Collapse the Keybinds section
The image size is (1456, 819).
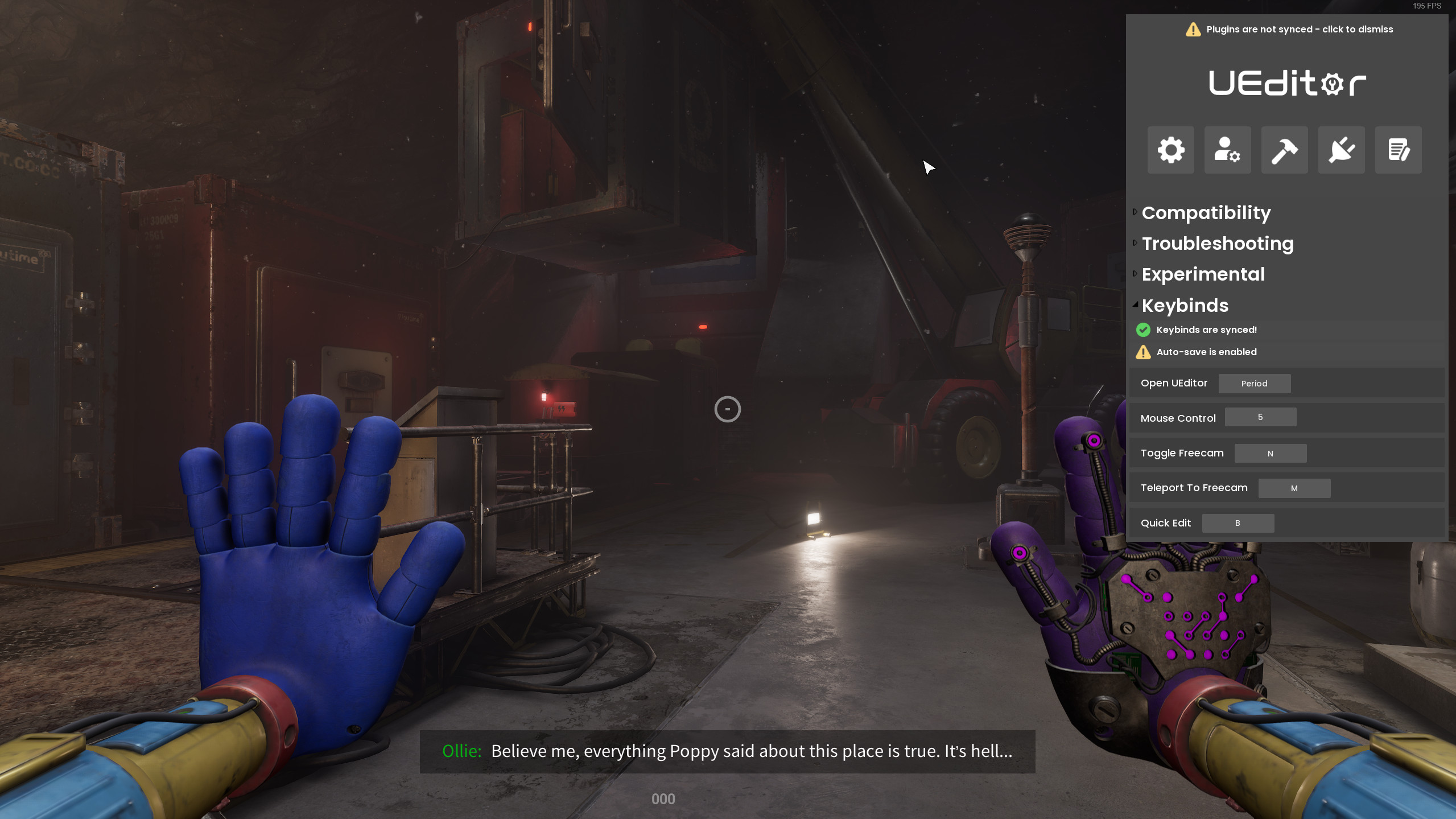(1185, 306)
